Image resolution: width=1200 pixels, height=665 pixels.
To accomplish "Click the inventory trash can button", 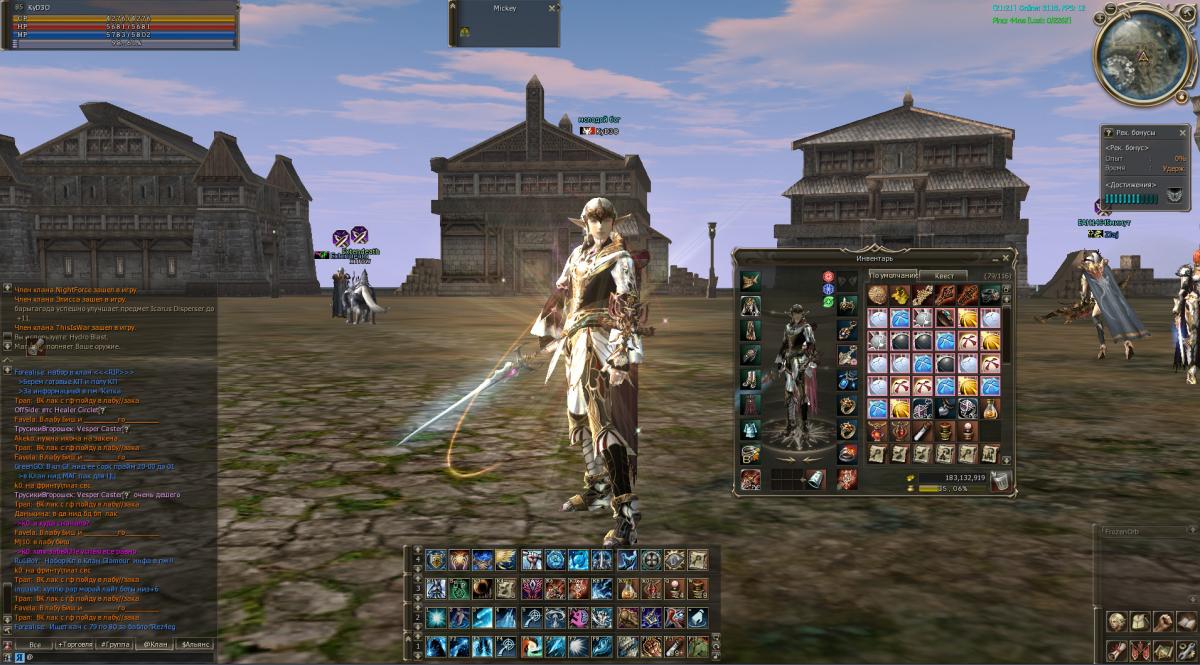I will point(1002,481).
